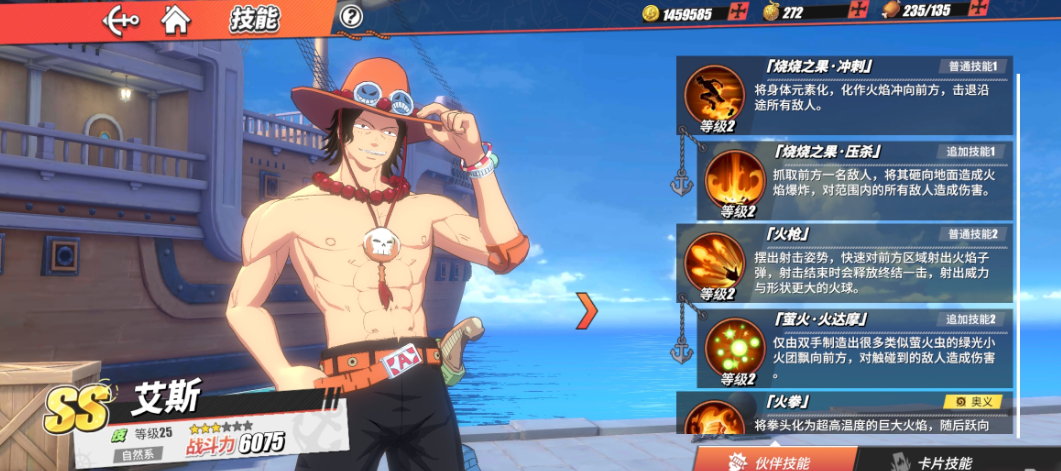Image resolution: width=1061 pixels, height=471 pixels.
Task: Select the 烧烧之果·压杀 skill entry
Action: [856, 178]
